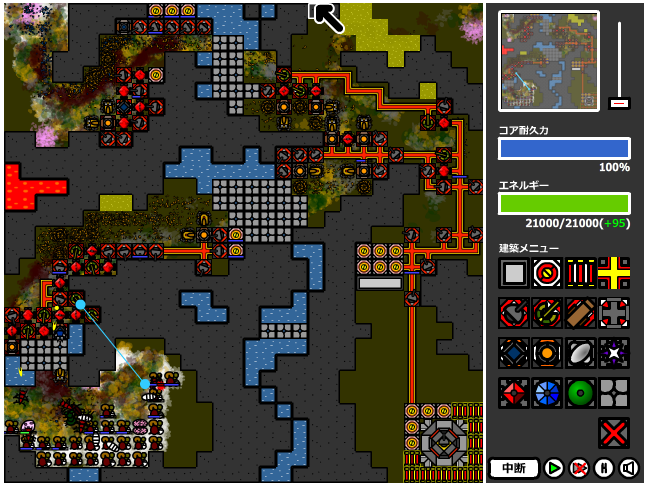Pick the gray cross with red corners icon
The image size is (650, 488).
tap(614, 313)
